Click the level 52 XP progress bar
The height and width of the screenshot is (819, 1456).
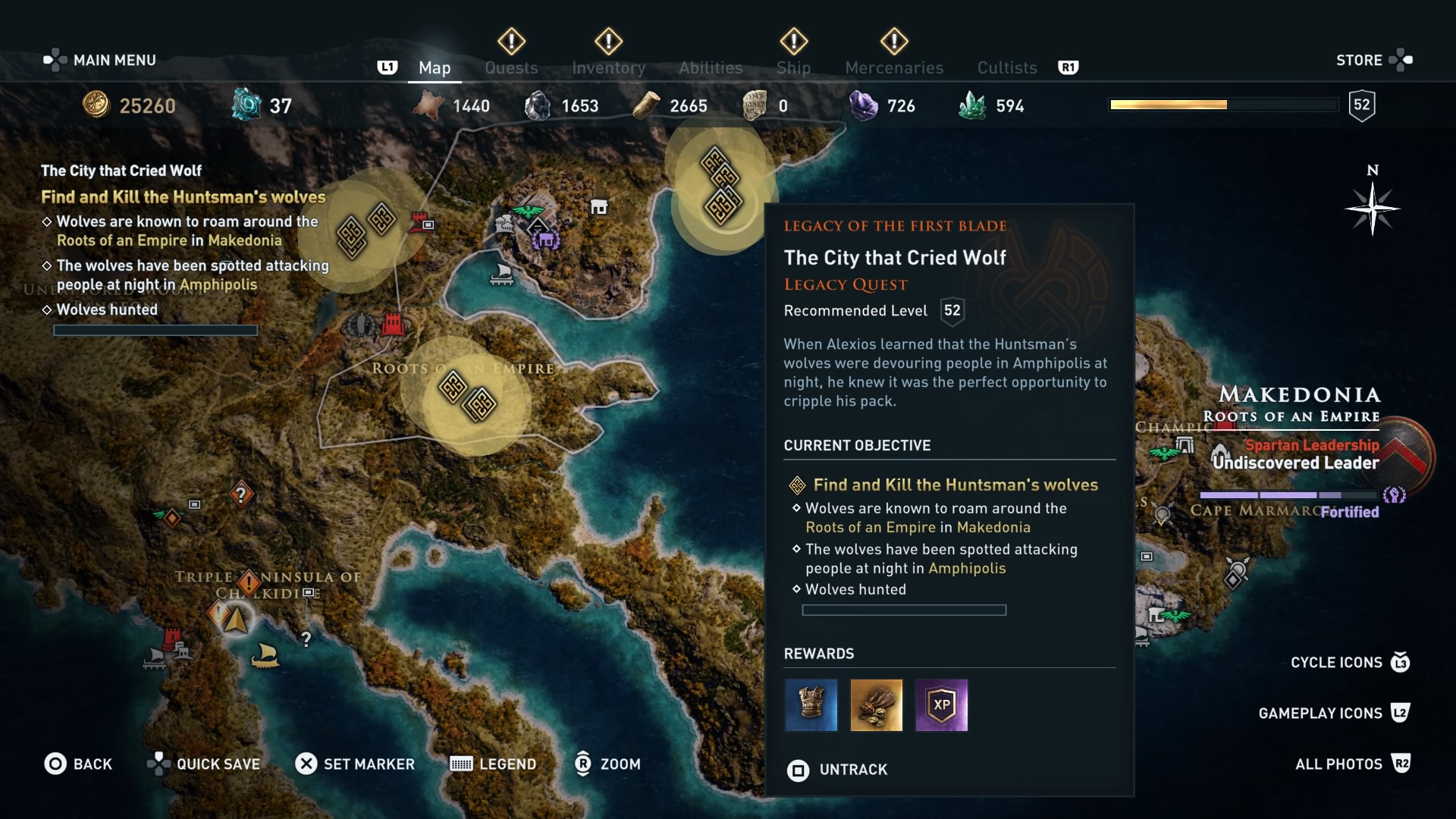[1222, 104]
